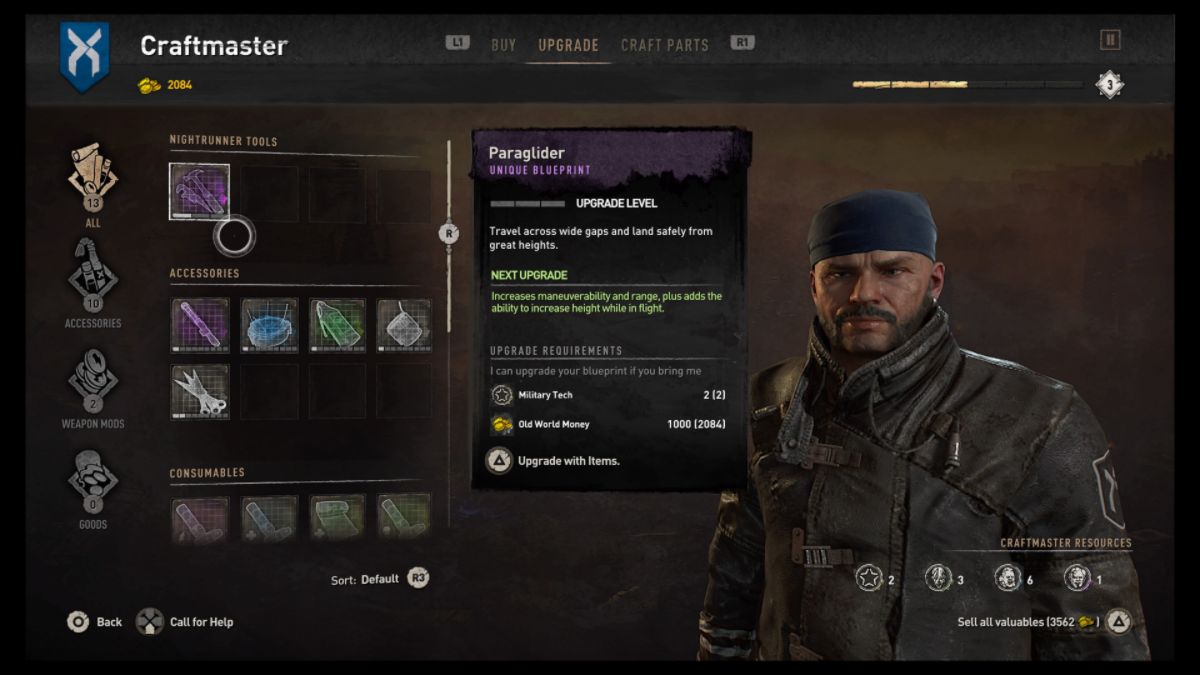Image resolution: width=1200 pixels, height=675 pixels.
Task: Switch to the CRAFT PARTS tab
Action: click(664, 45)
